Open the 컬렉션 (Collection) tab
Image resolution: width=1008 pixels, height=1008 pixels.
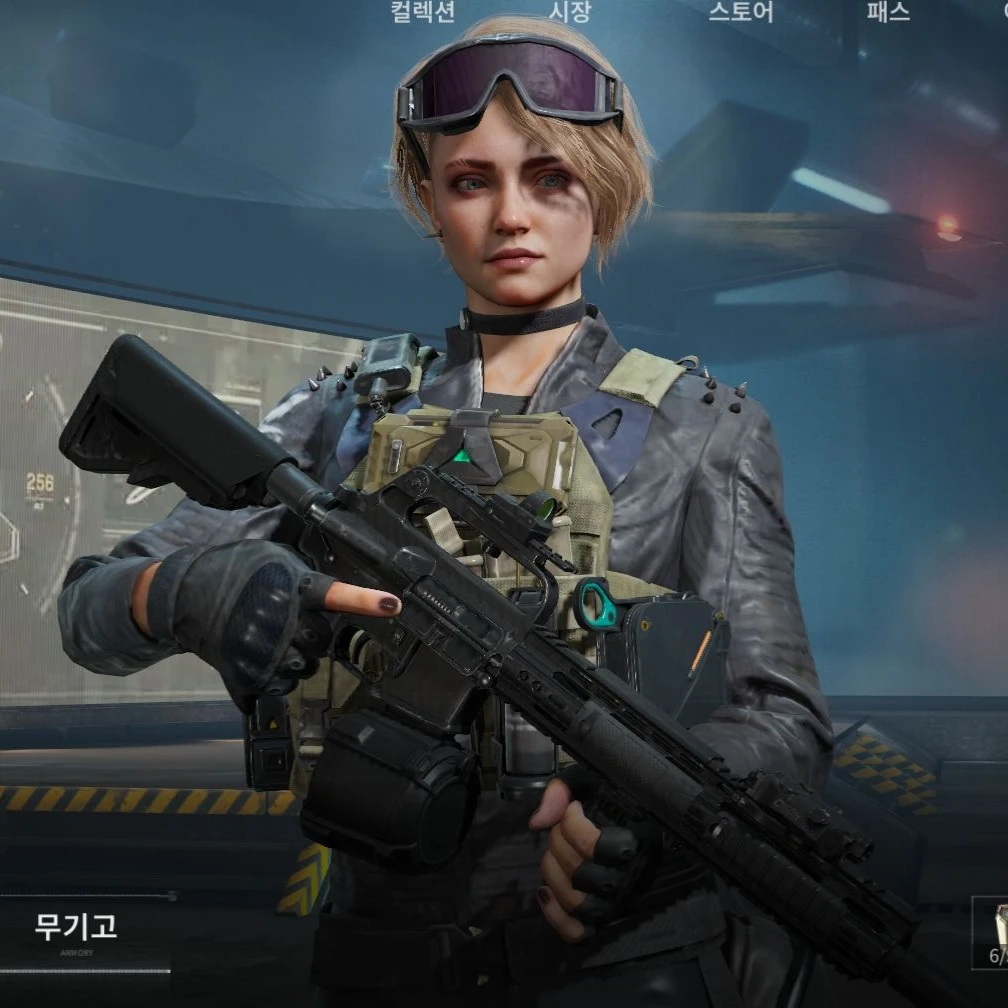[x=422, y=12]
